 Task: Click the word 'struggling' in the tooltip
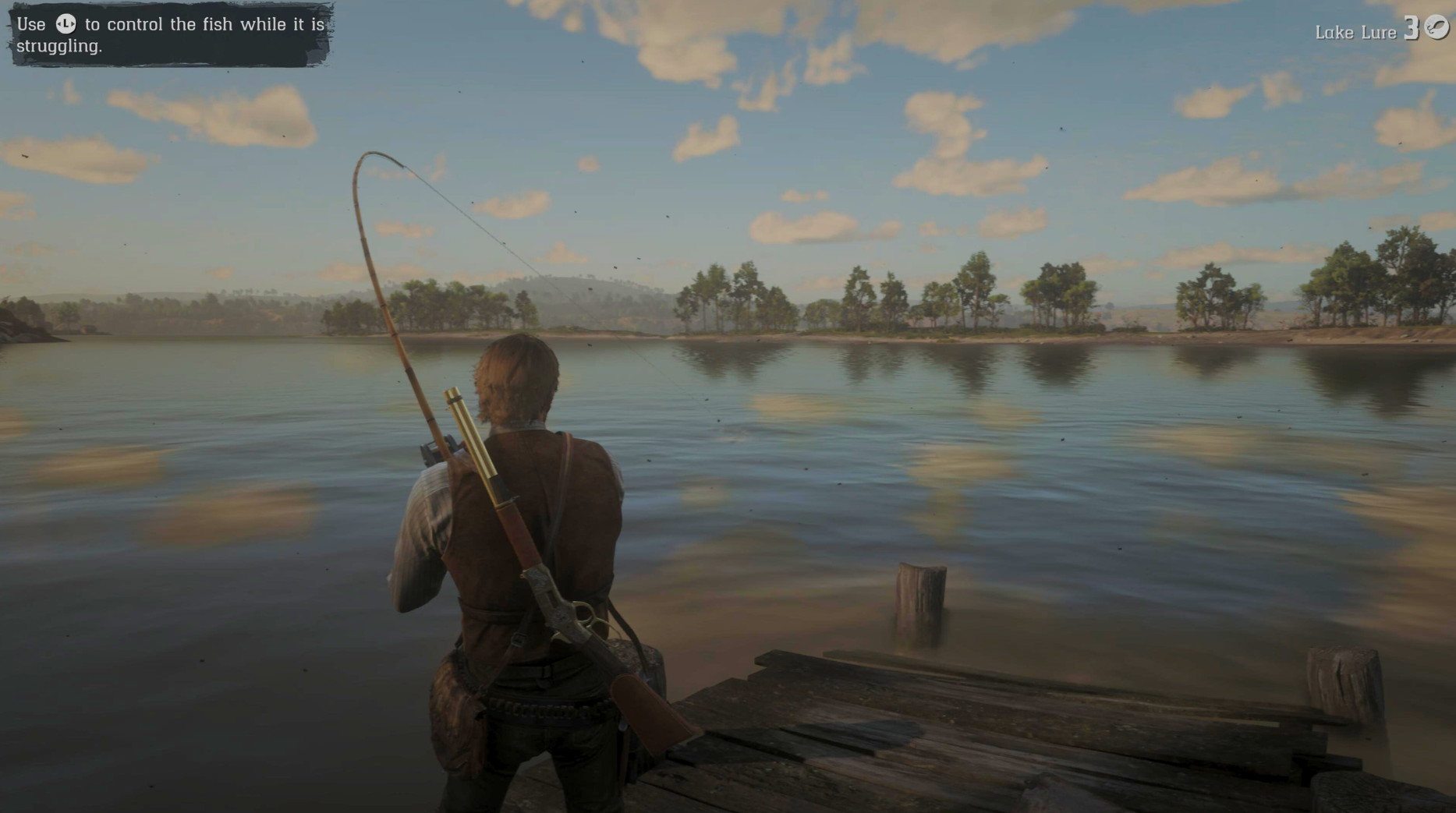coord(58,45)
